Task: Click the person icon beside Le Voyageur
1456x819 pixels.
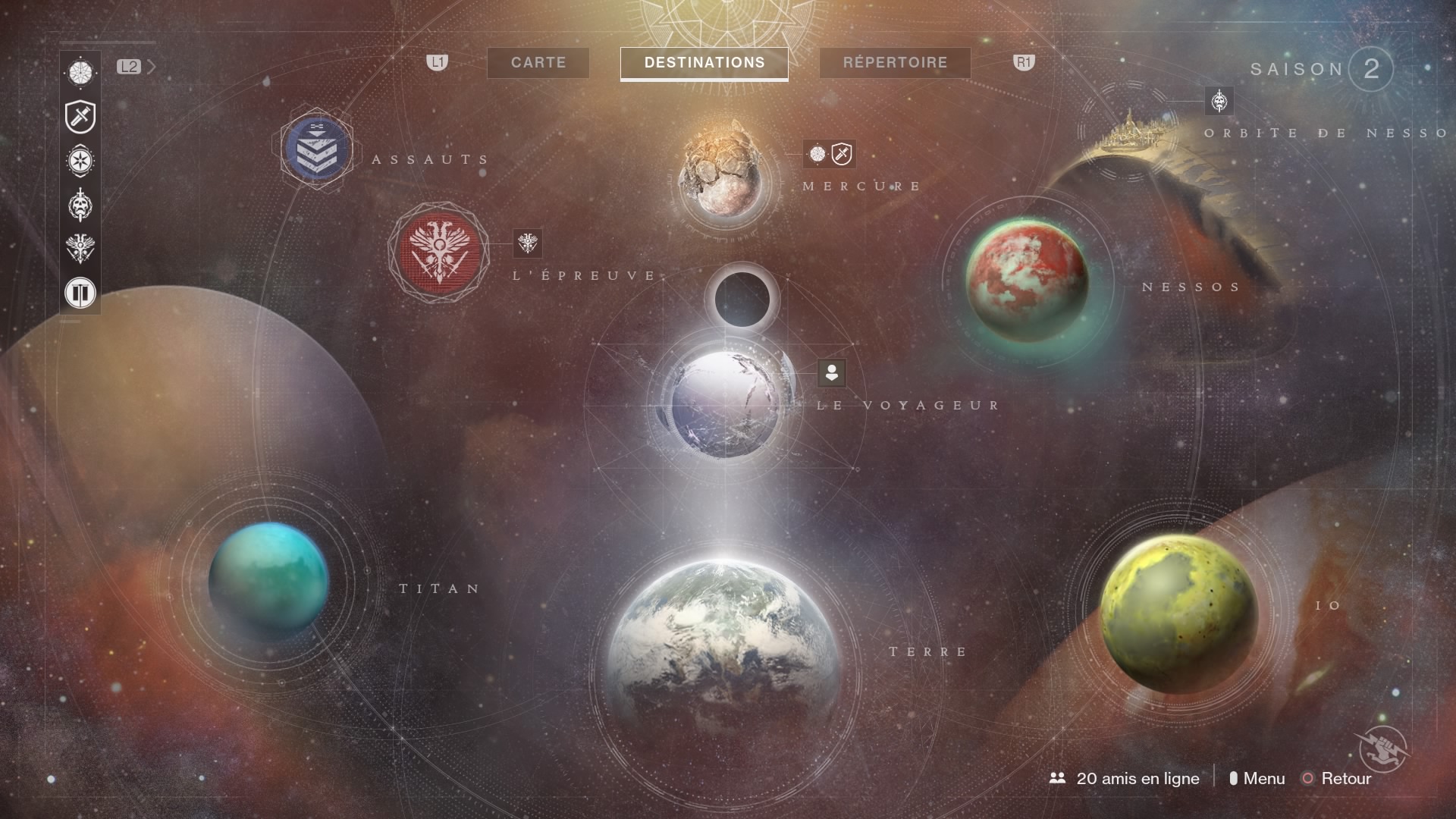Action: 831,372
